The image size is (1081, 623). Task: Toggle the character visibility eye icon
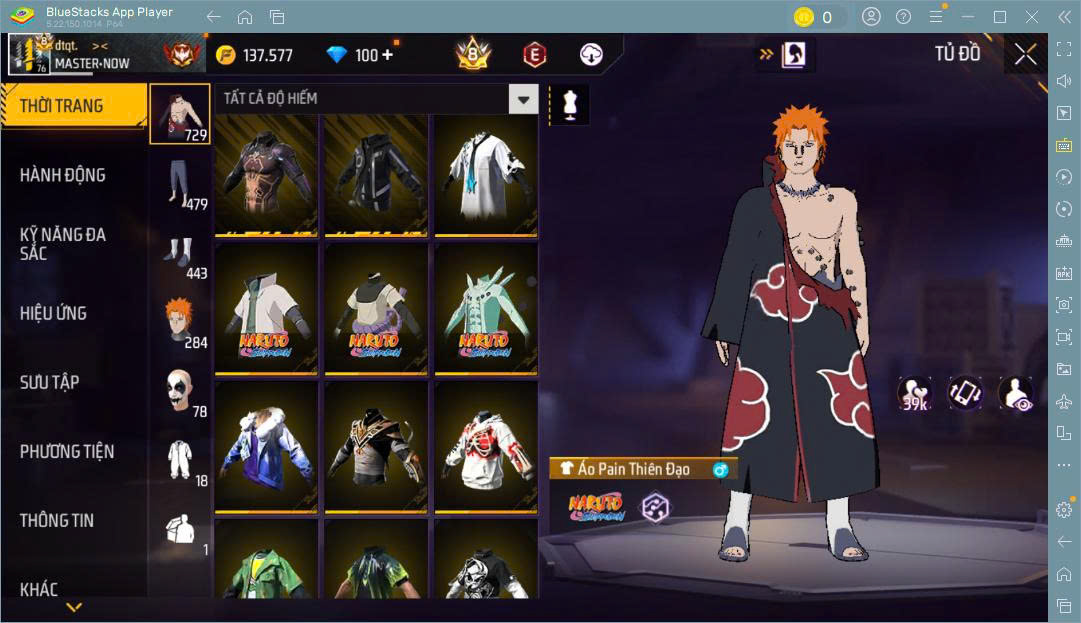coord(1015,394)
